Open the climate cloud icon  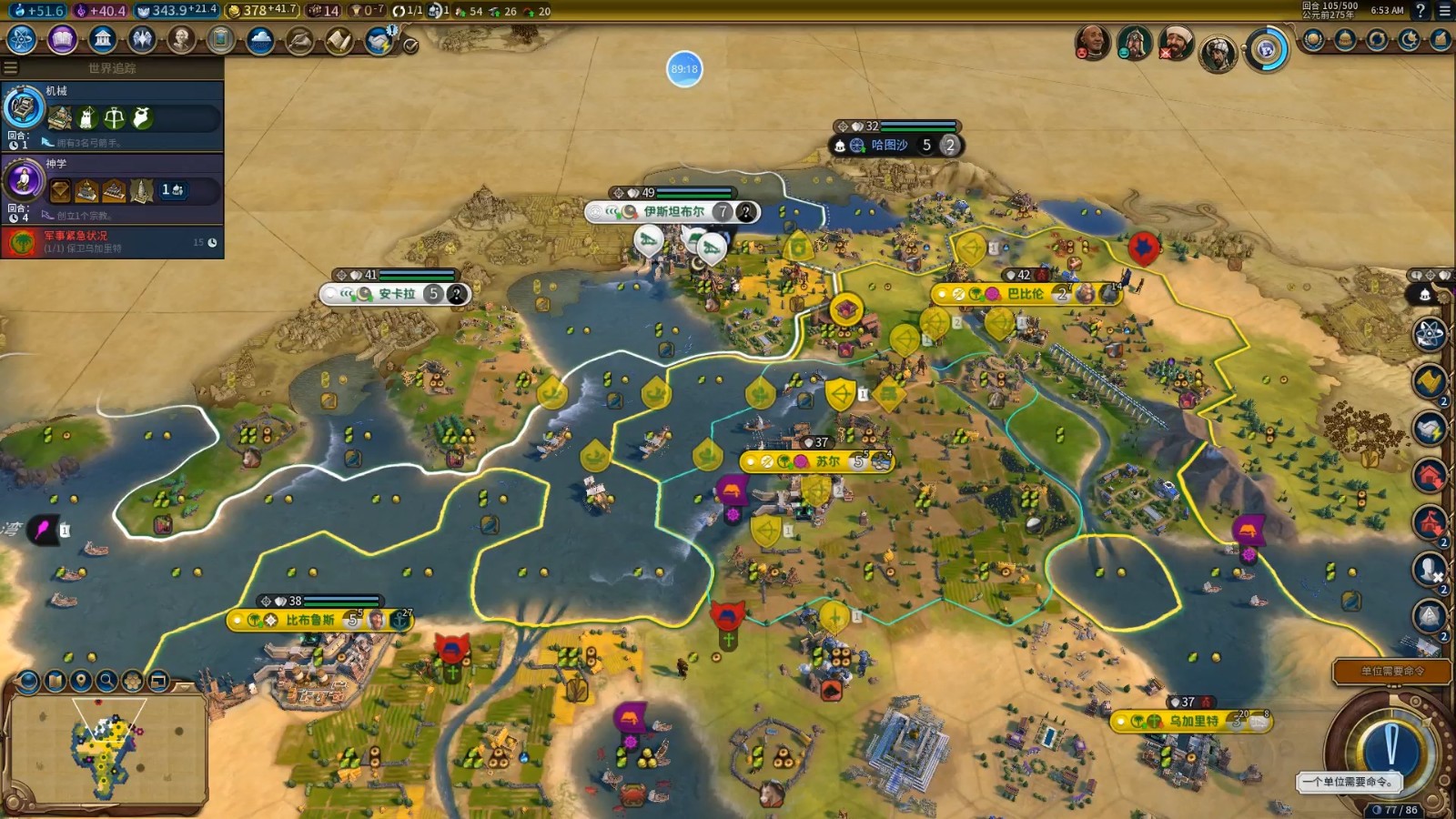pos(260,40)
